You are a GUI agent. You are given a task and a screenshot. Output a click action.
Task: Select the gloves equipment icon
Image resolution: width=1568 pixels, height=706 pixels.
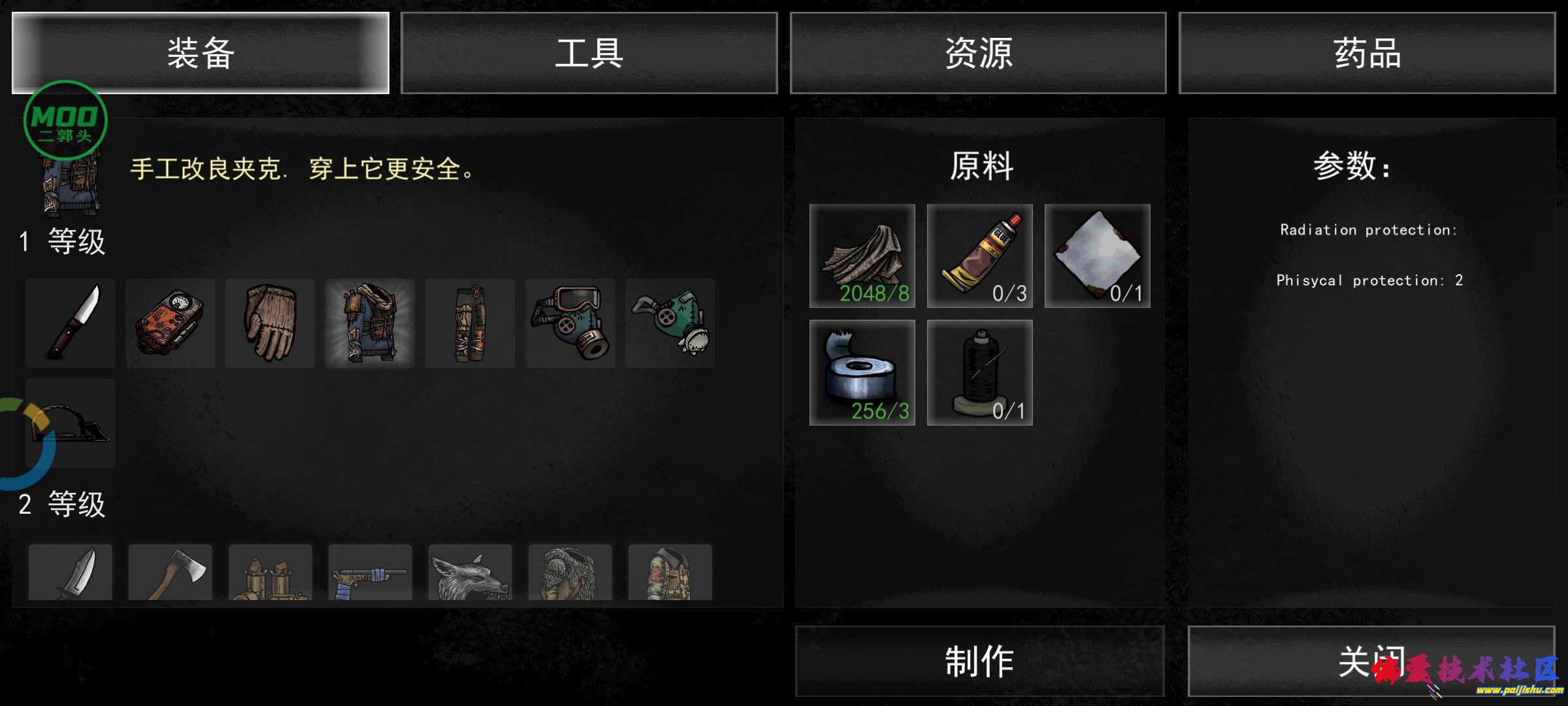click(270, 323)
